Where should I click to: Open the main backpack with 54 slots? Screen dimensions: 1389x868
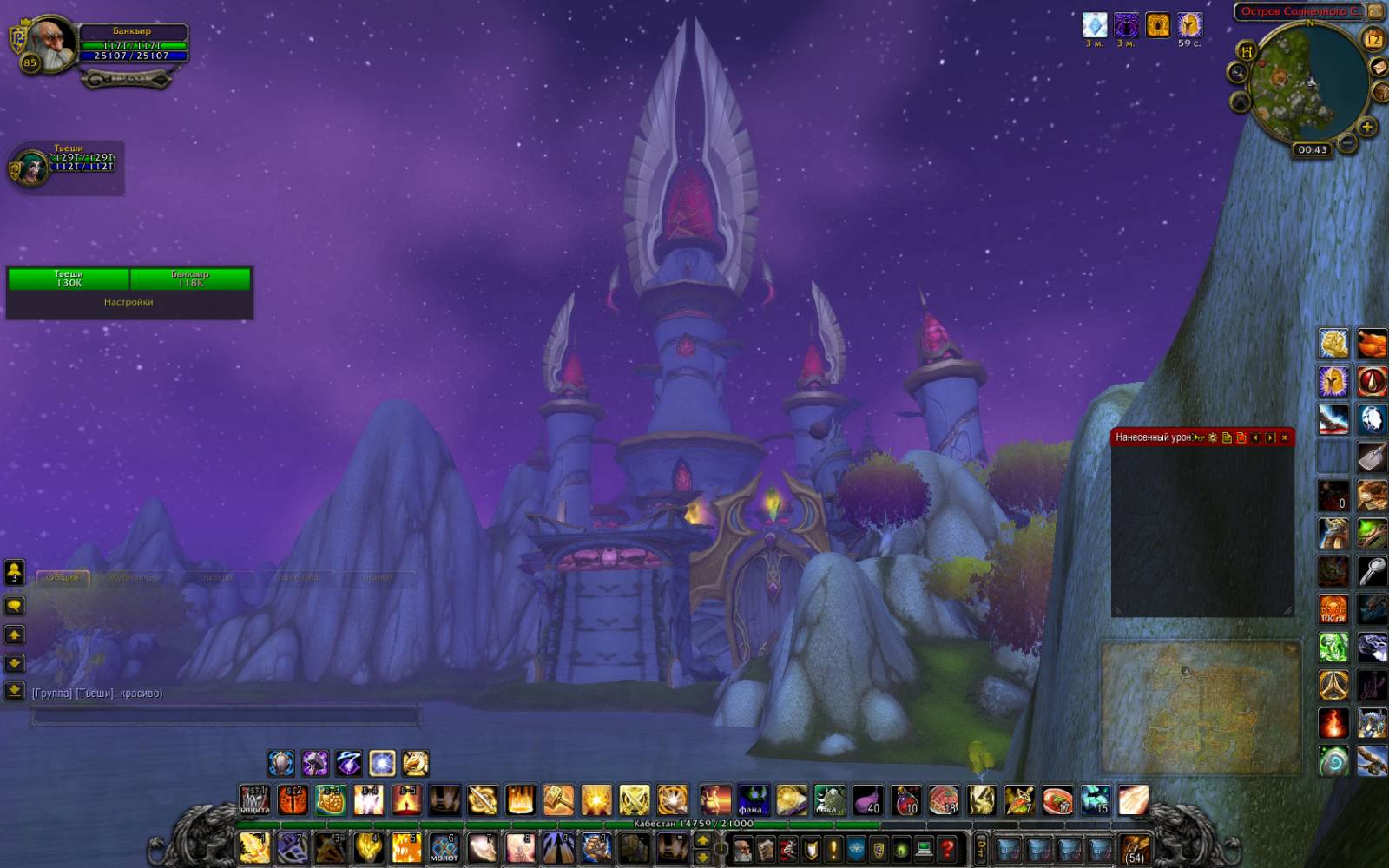(1134, 848)
